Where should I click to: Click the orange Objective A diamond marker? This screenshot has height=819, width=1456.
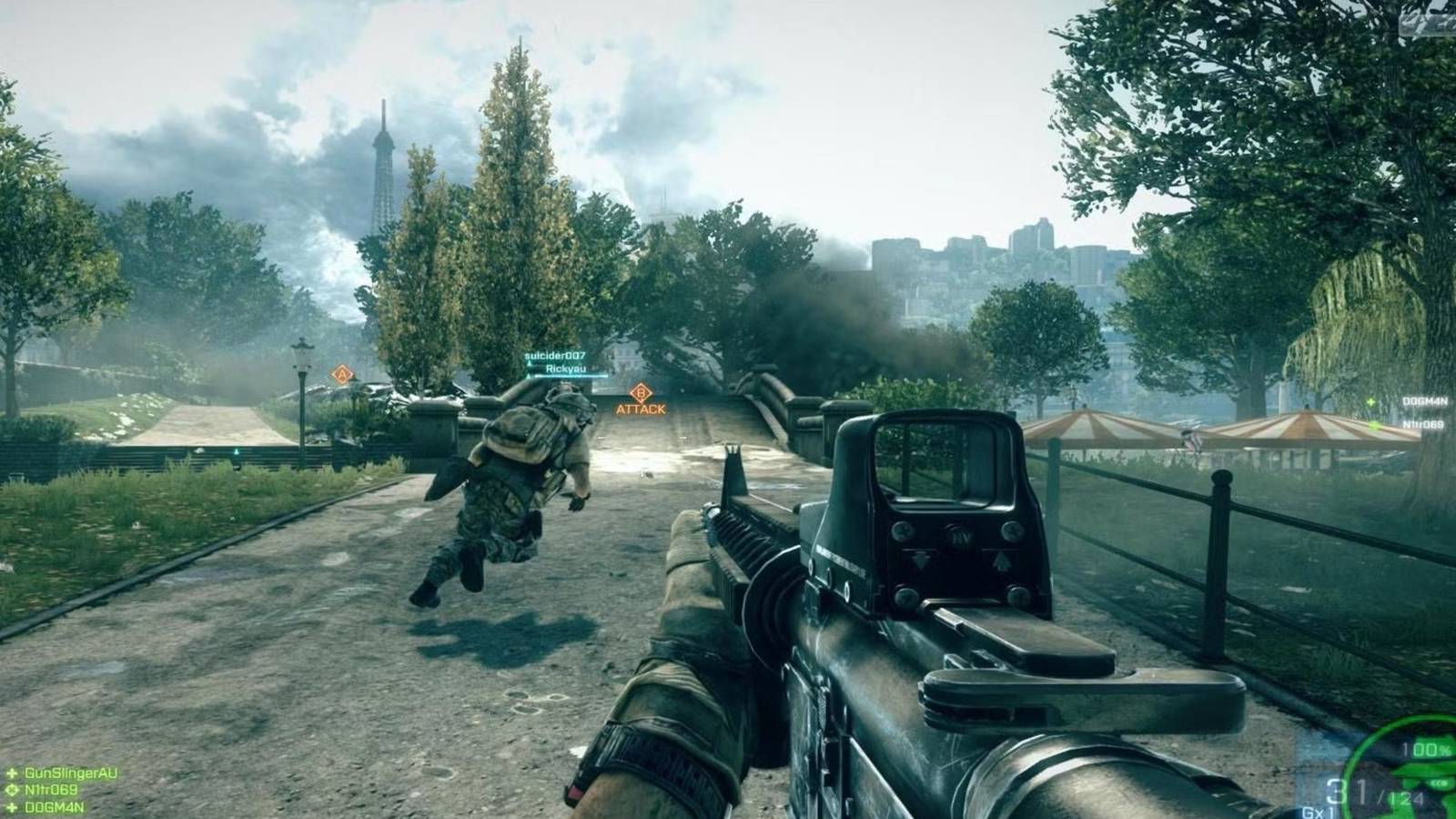[x=341, y=373]
